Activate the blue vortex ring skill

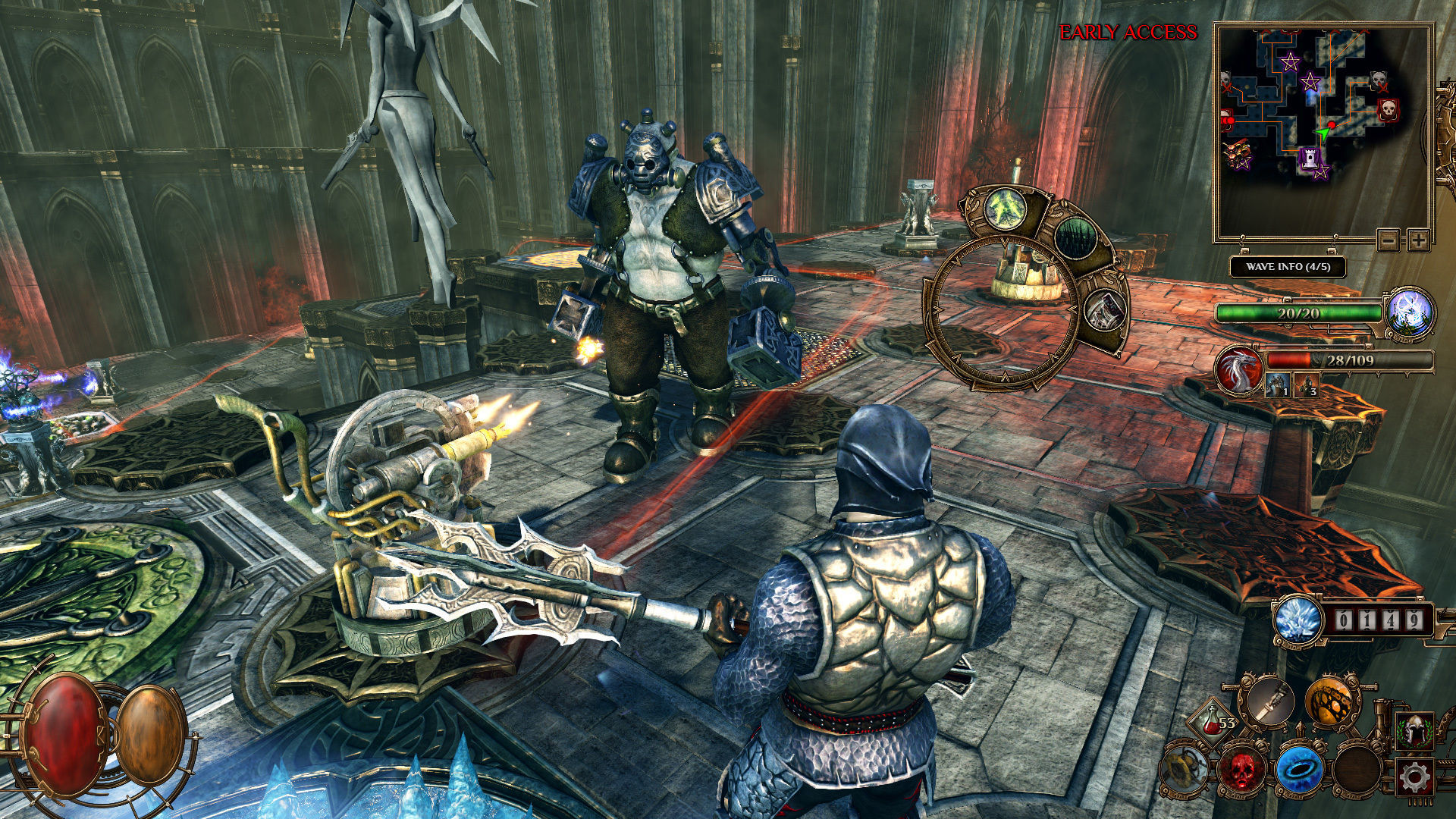(x=1300, y=770)
